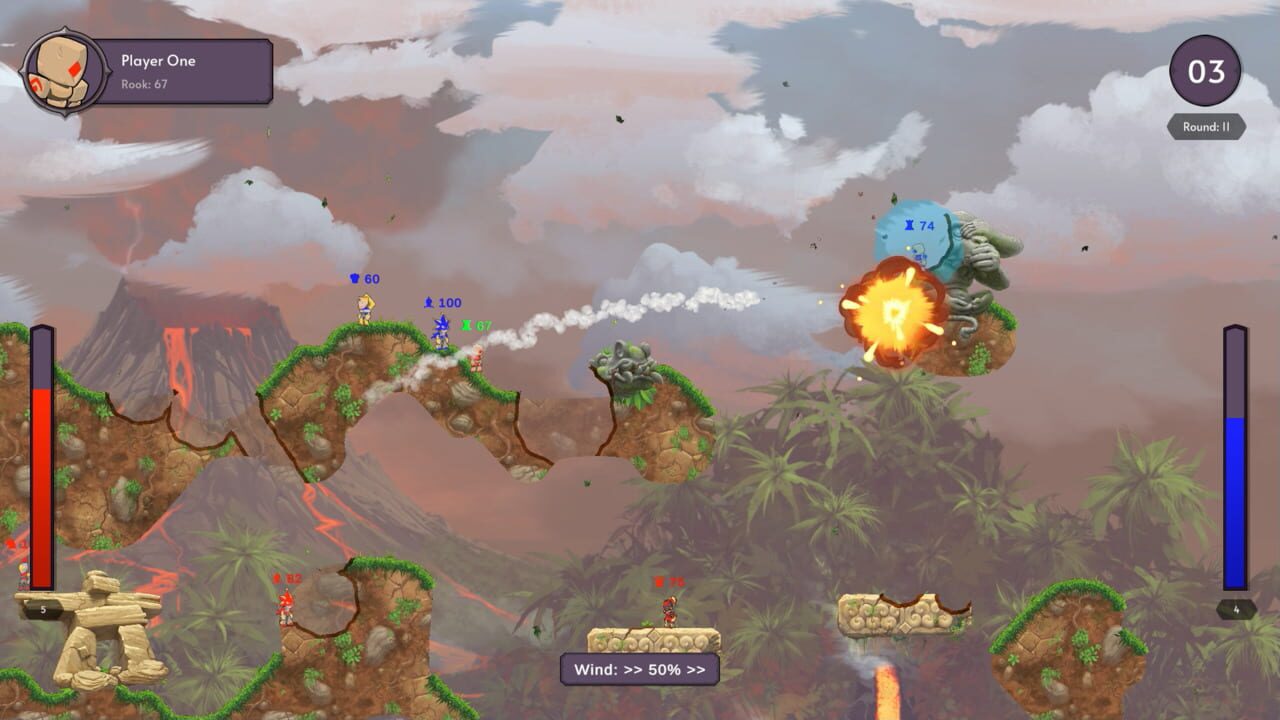
Task: Select the round timer showing 03
Action: pos(1205,70)
